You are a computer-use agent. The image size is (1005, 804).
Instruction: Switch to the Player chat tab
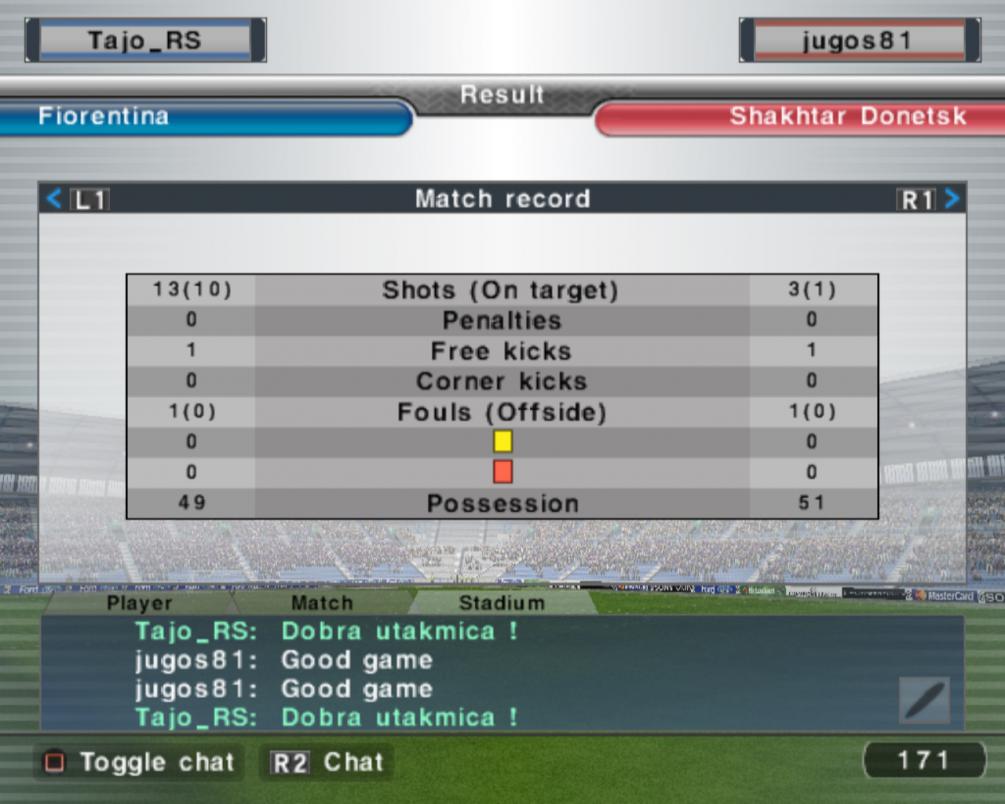[x=140, y=603]
